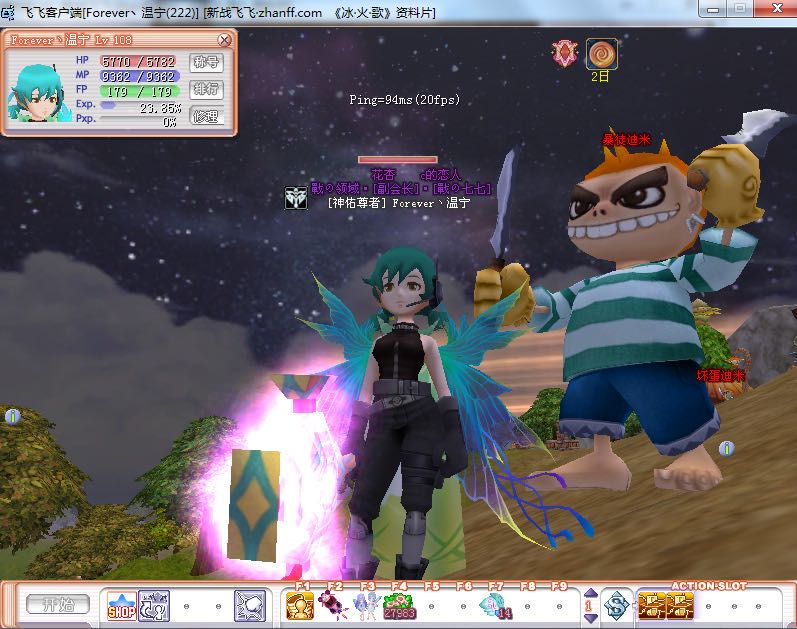Screen dimensions: 797x629
Task: Click the pink winged crest buff icon
Action: [x=566, y=53]
